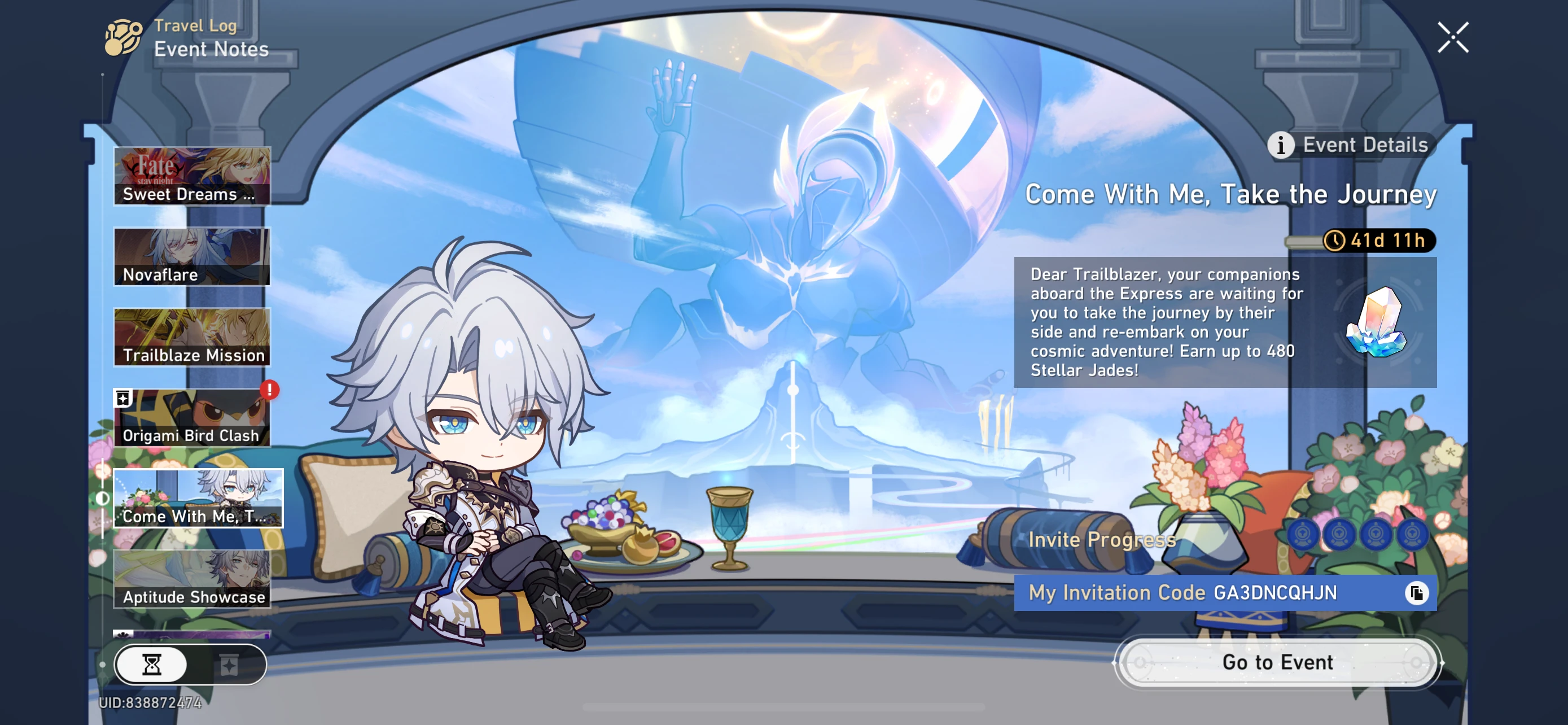1568x725 pixels.
Task: Close the Event Notes screen
Action: [1453, 36]
